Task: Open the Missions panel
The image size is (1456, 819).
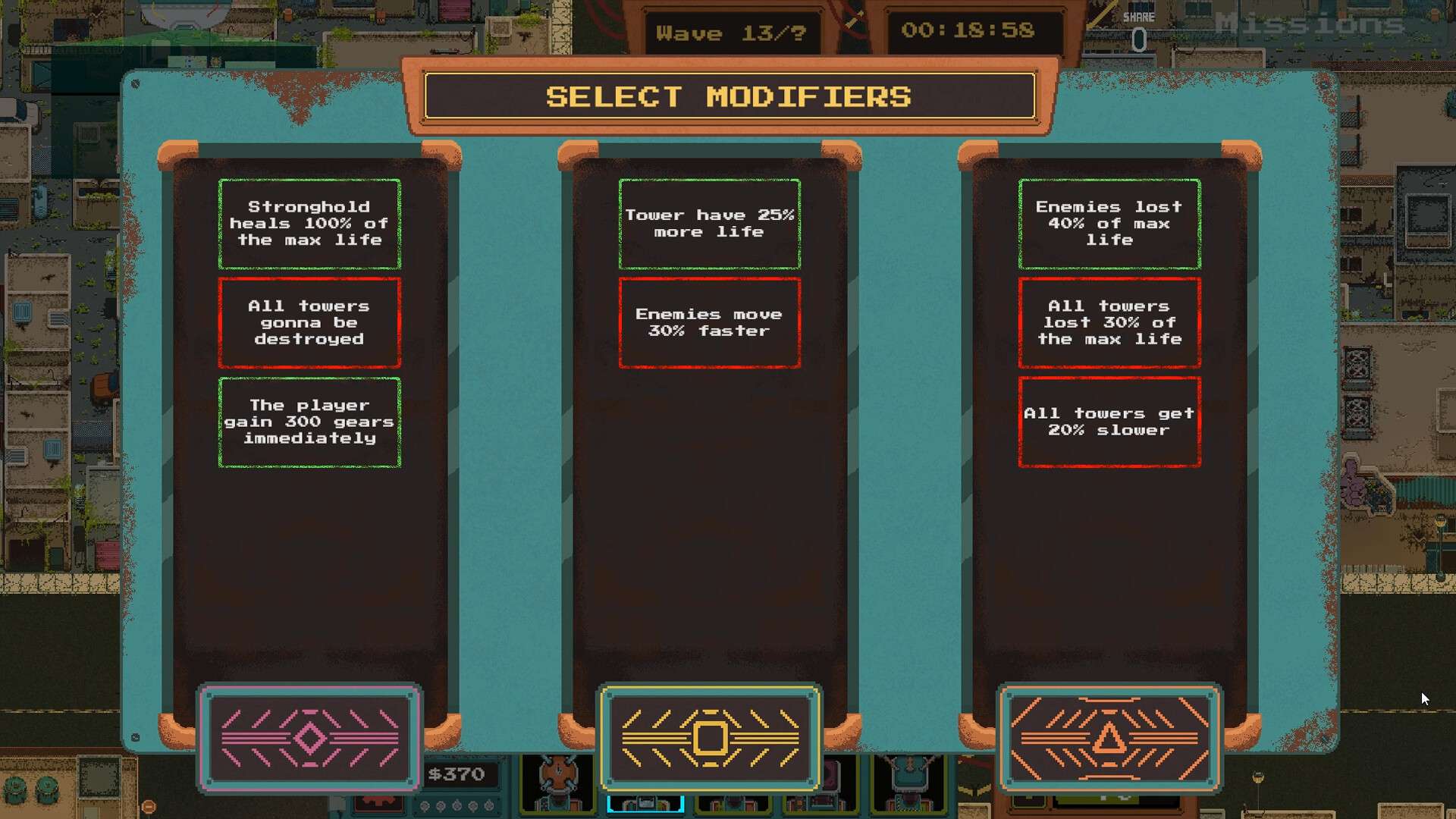Action: click(1309, 24)
